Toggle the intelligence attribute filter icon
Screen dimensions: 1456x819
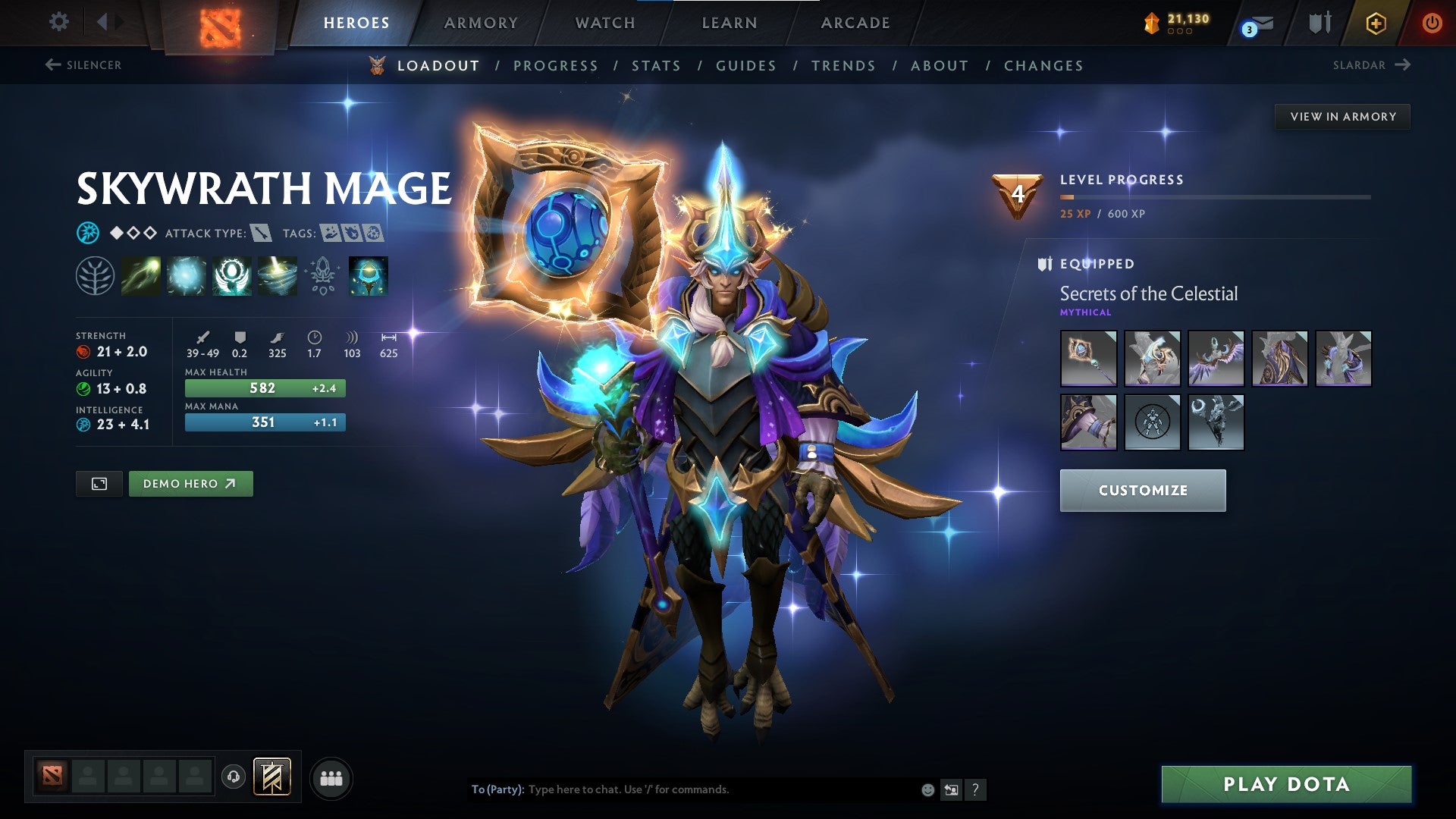click(x=87, y=233)
